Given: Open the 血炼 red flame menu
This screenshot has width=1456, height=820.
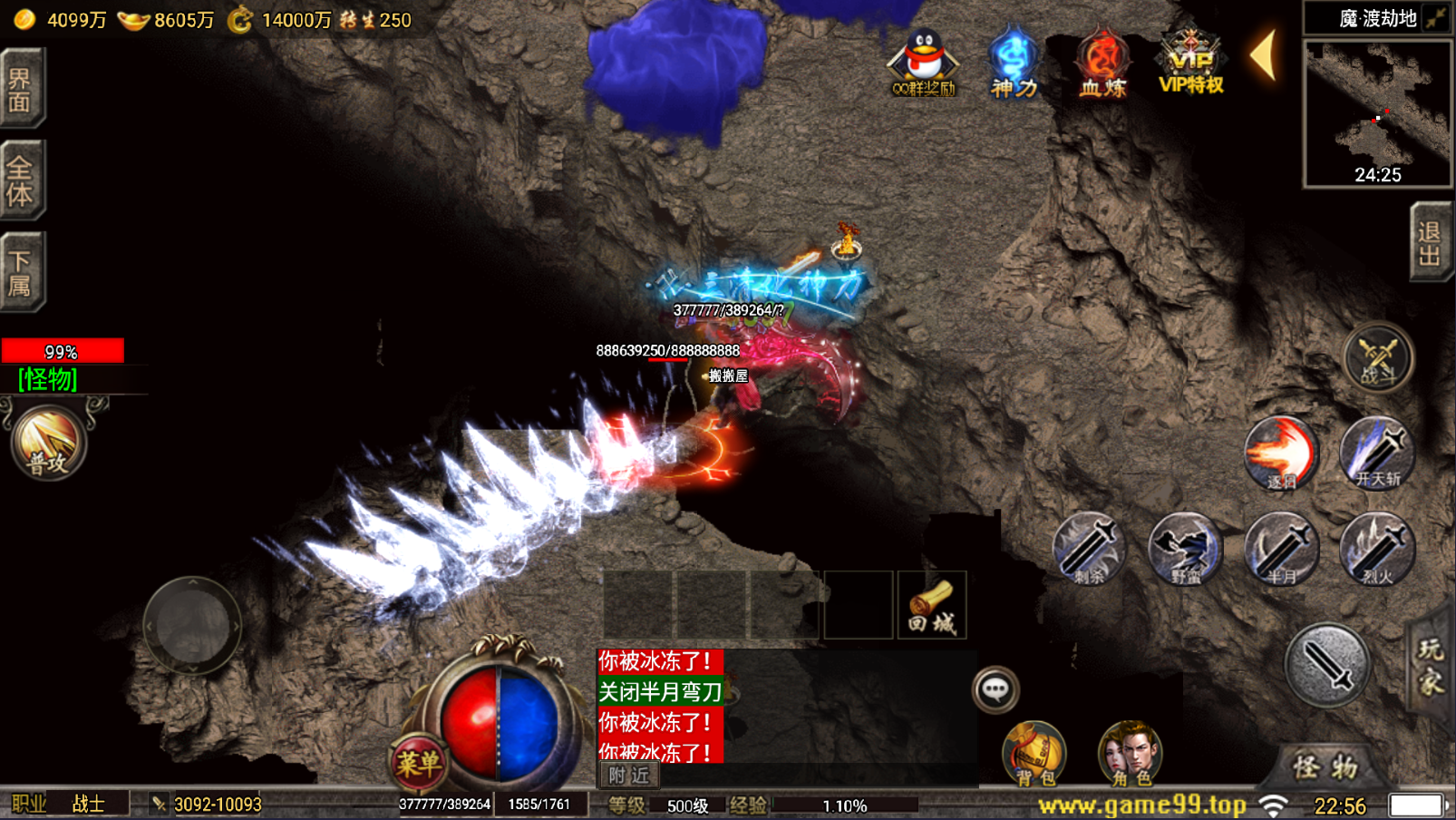Looking at the screenshot, I should [x=1102, y=63].
